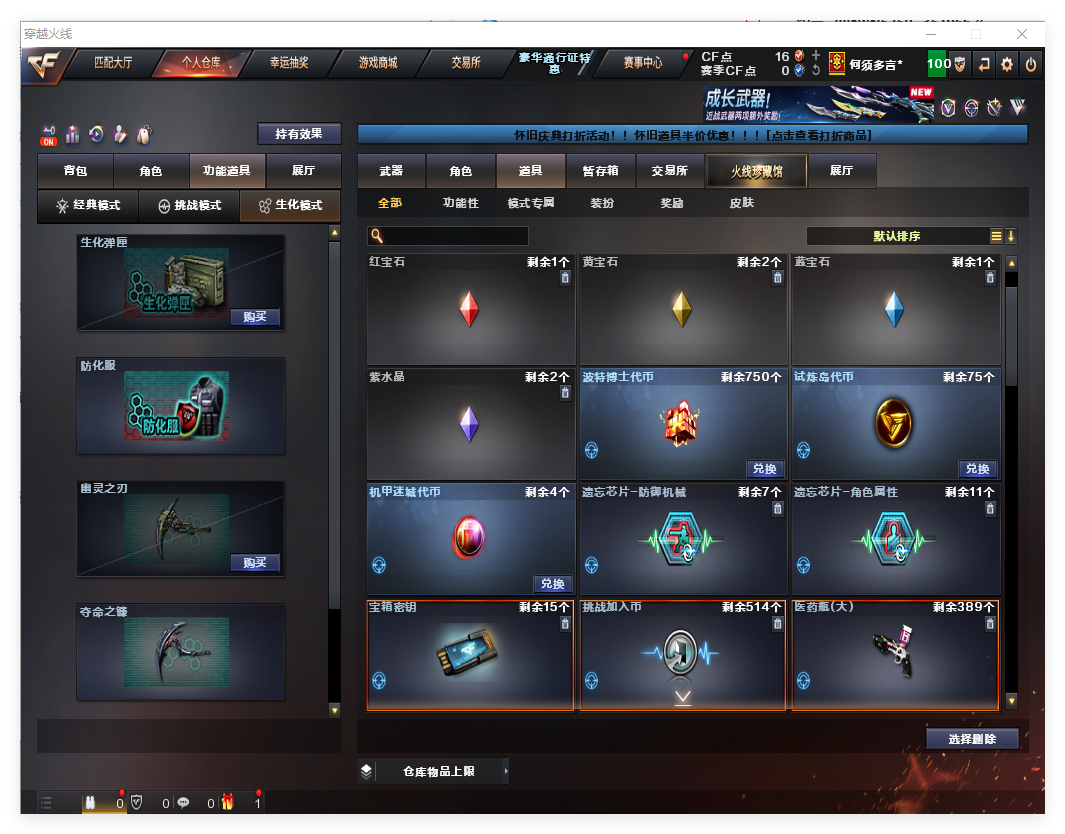Purchase the 幽灵之刃 weapon
1065x834 pixels.
tap(254, 563)
